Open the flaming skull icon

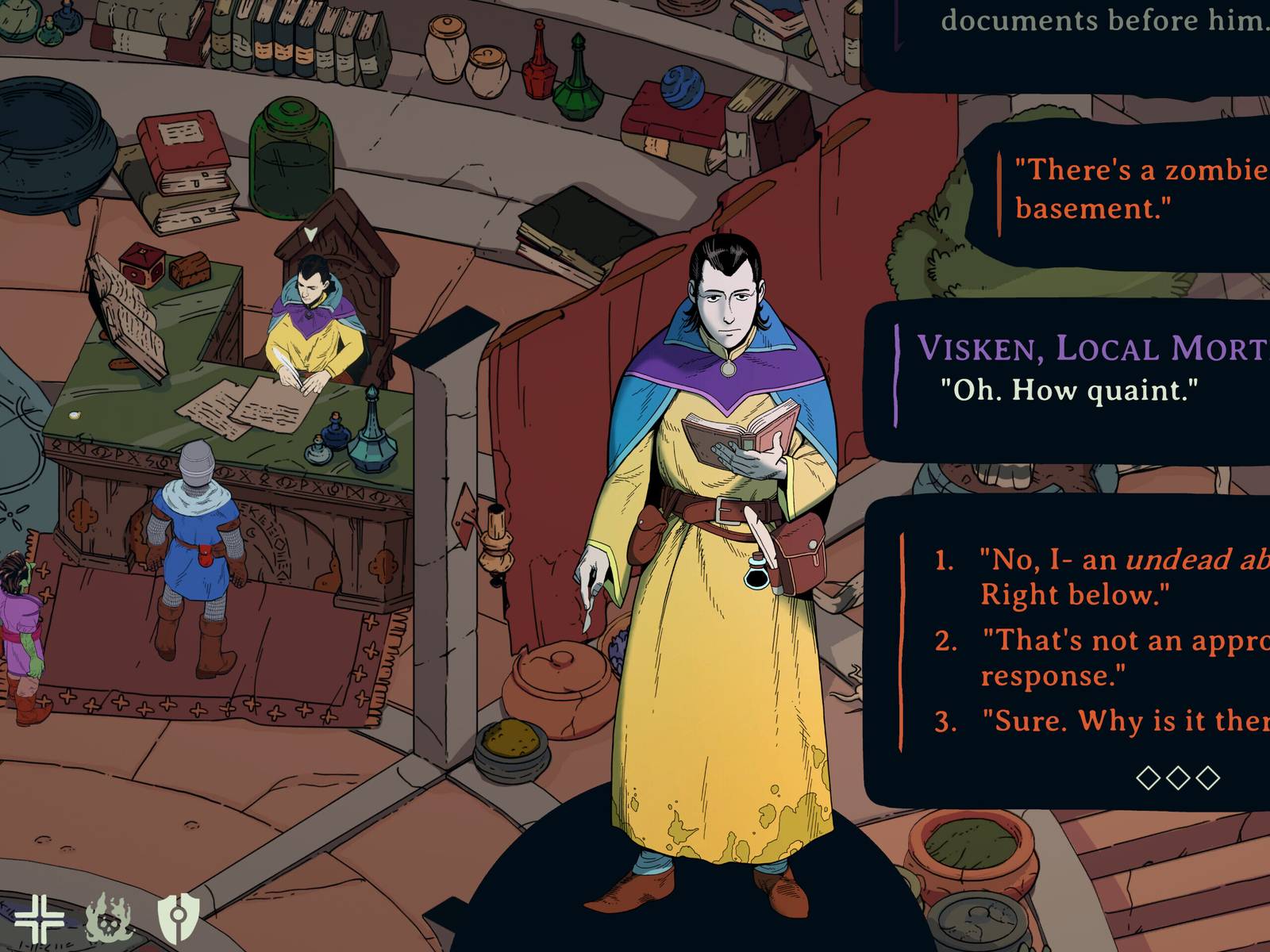[x=109, y=919]
